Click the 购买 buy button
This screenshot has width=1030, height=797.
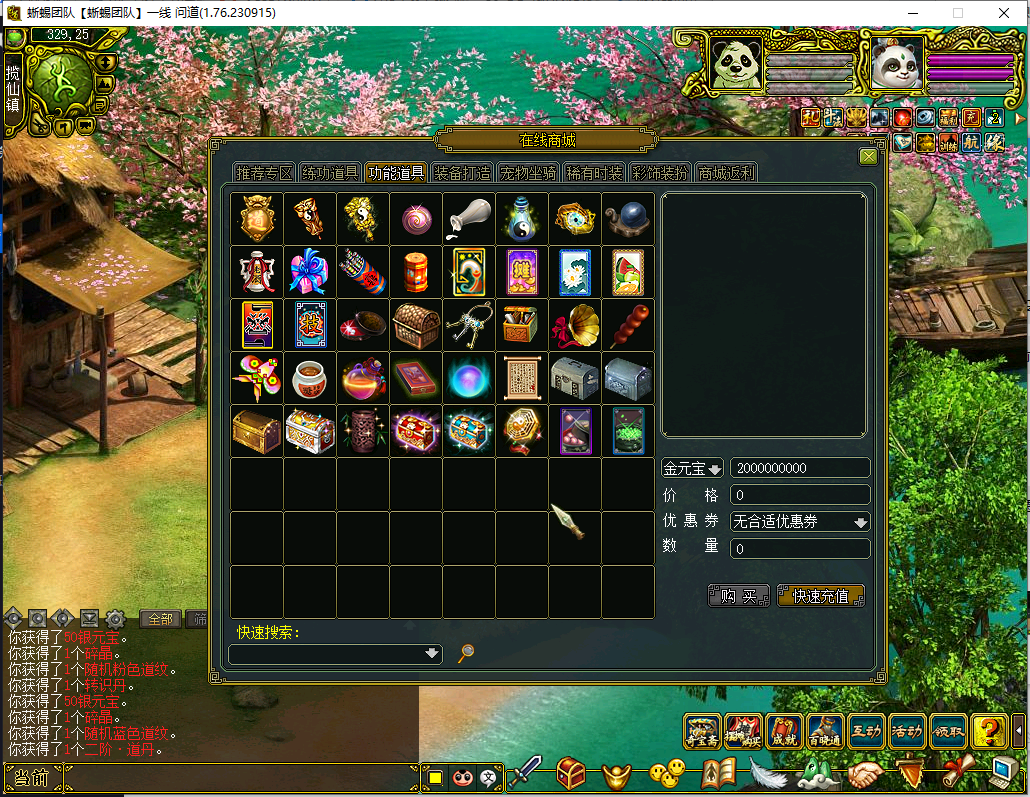[739, 596]
